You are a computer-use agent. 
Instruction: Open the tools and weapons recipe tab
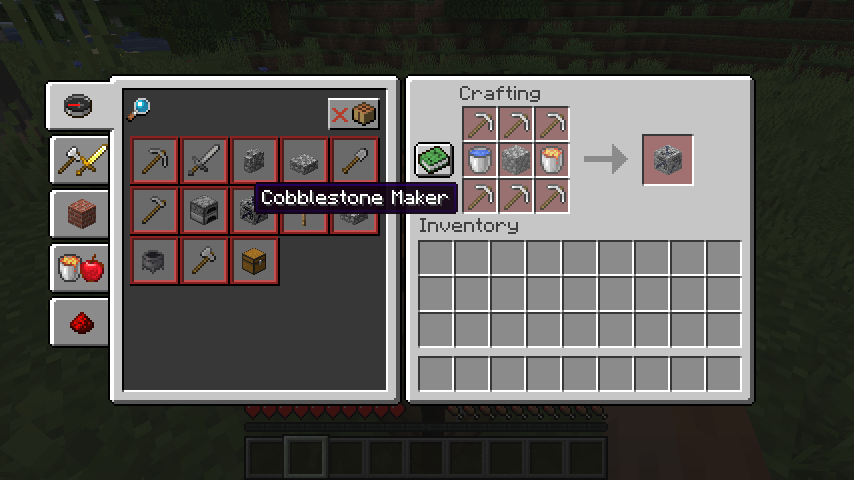[x=80, y=159]
